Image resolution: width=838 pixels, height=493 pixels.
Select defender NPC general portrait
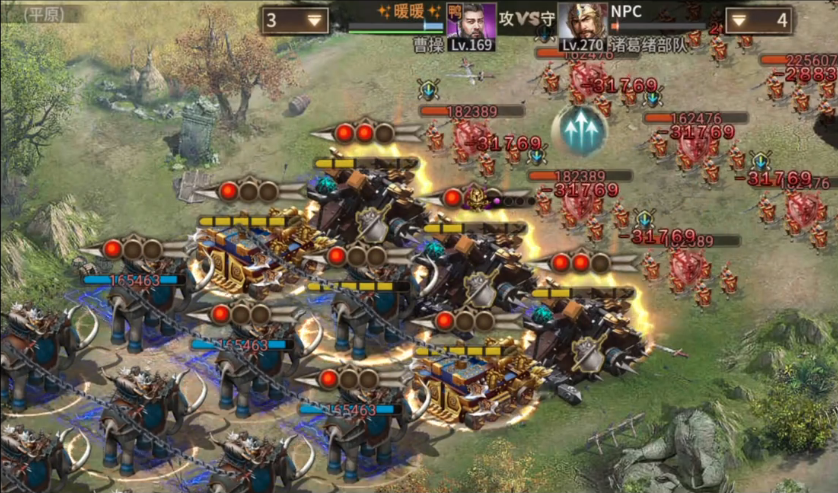point(581,20)
